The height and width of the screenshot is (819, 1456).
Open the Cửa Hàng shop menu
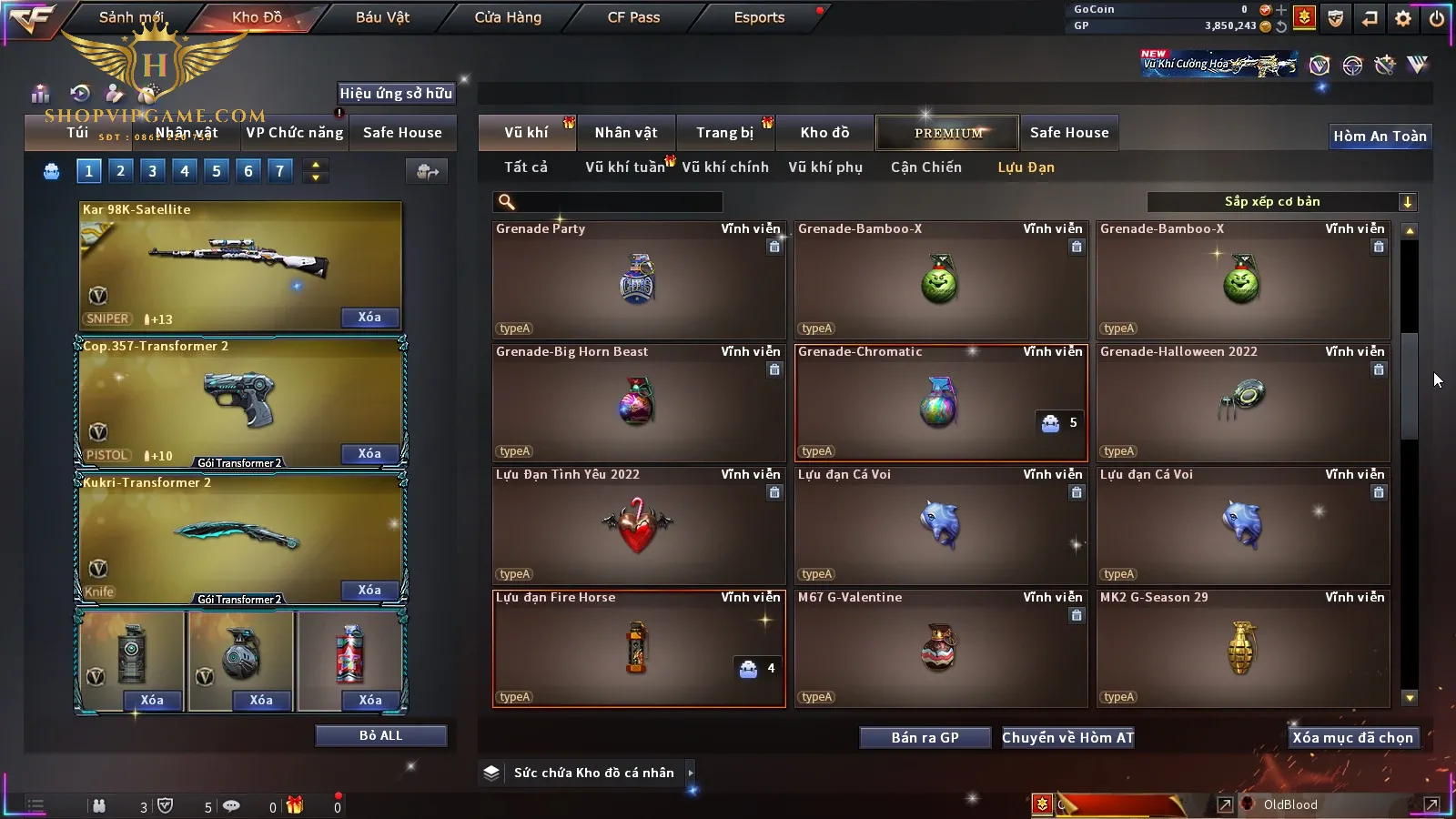point(508,17)
